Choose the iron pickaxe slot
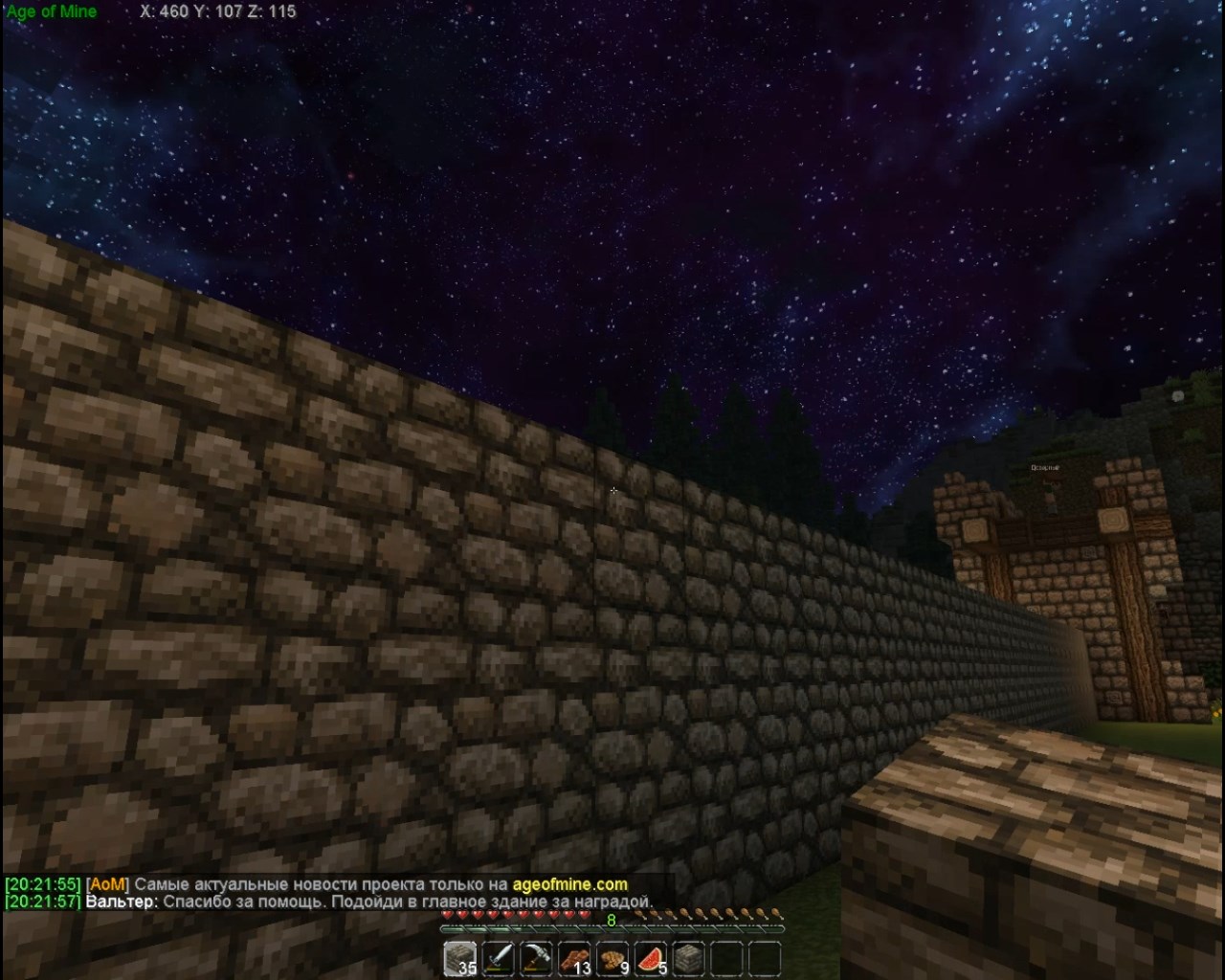This screenshot has height=980, width=1225. (537, 958)
